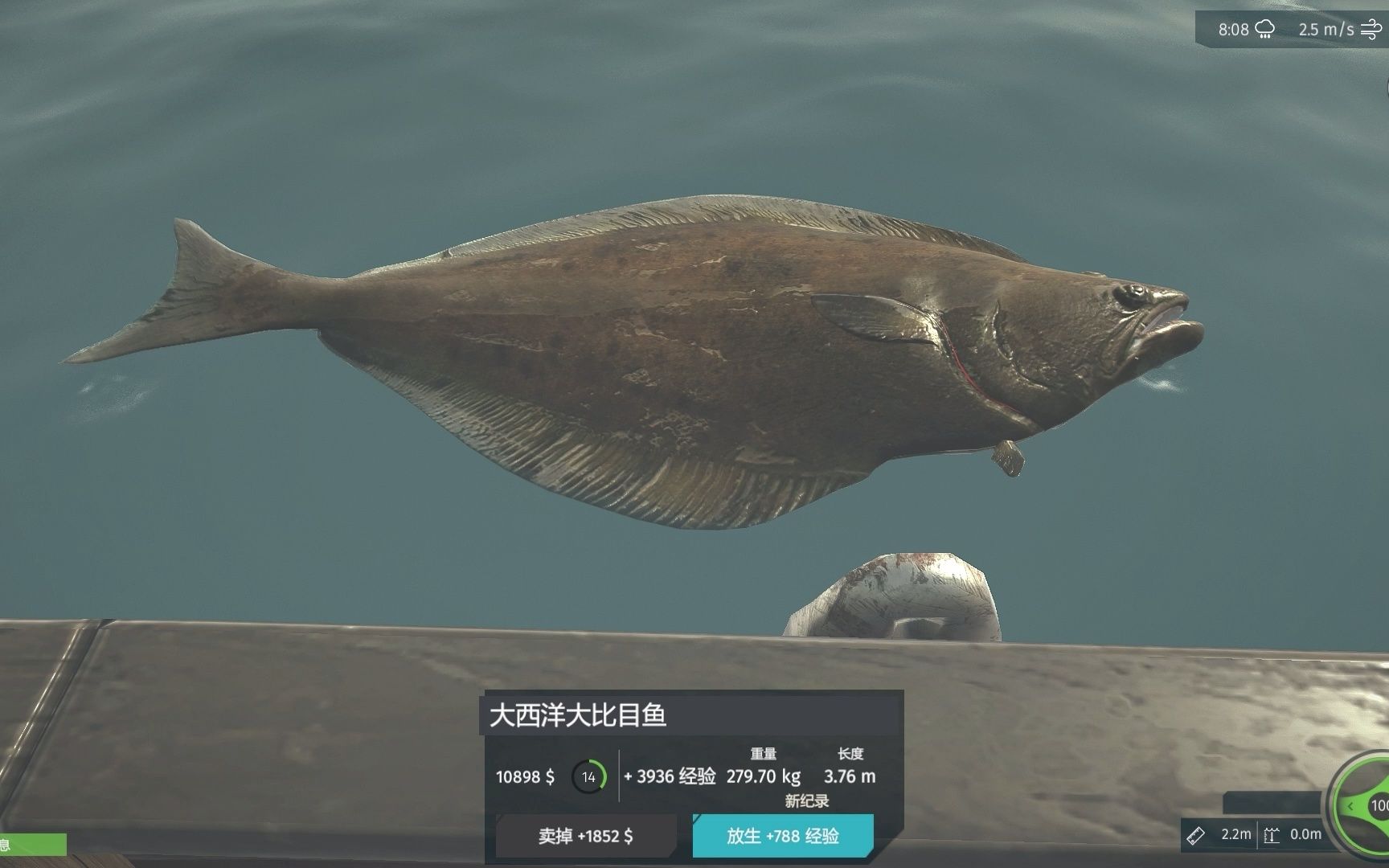The height and width of the screenshot is (868, 1389).
Task: Select the ruler icon showing line length 2.2m
Action: (1195, 836)
